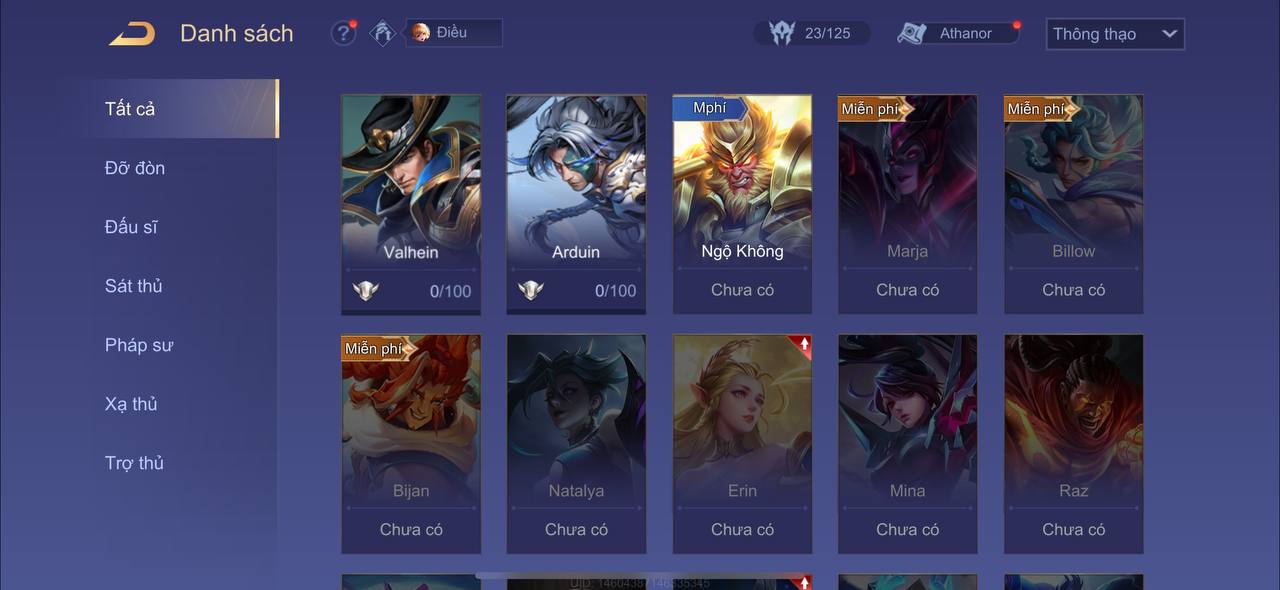Expand the Thông thạo sorting dropdown
Image resolution: width=1280 pixels, height=590 pixels.
(x=1115, y=34)
